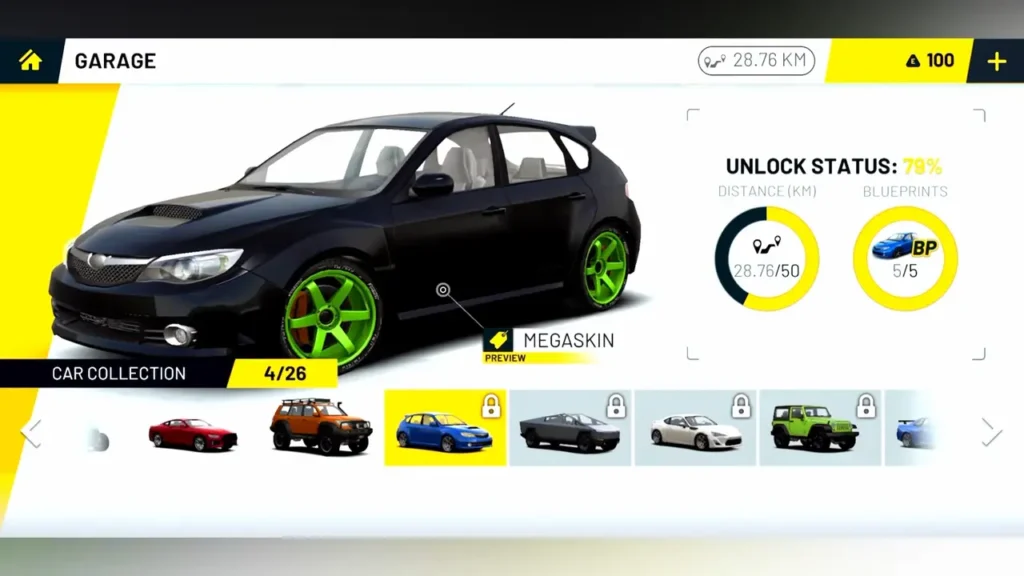
Task: Preview the Megaskin for this car
Action: tap(549, 342)
